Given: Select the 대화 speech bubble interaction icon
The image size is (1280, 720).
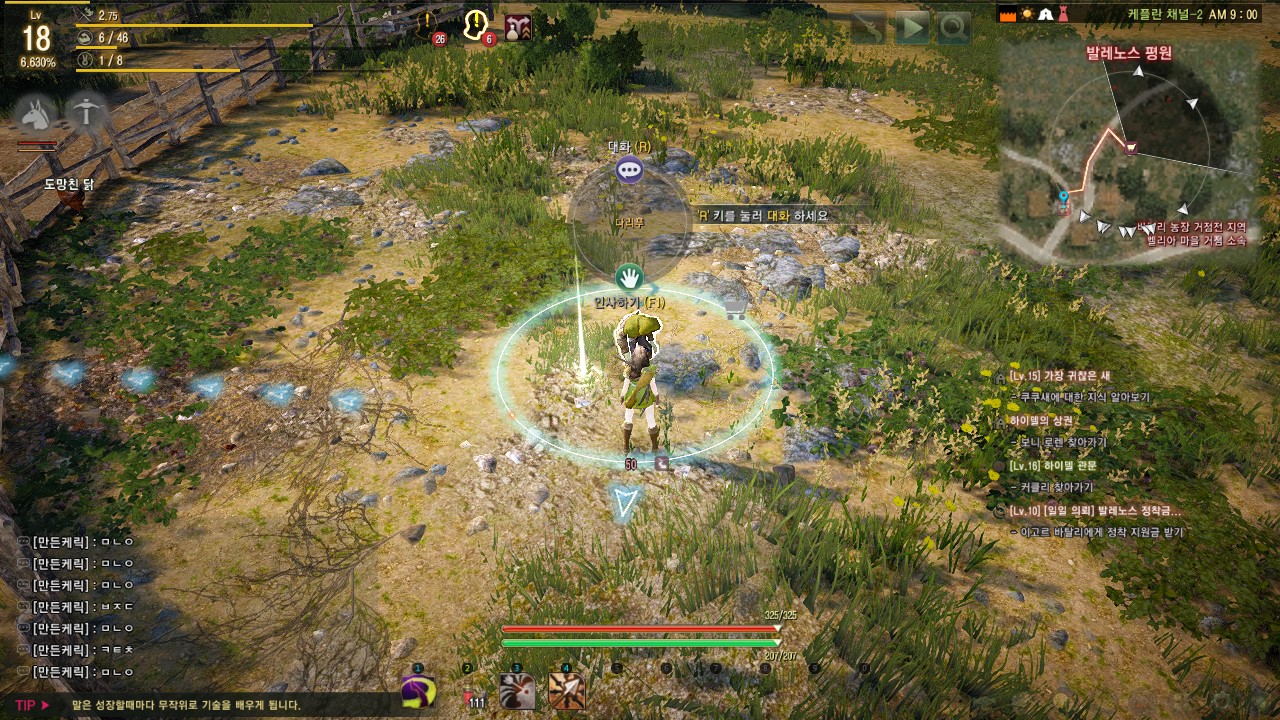Looking at the screenshot, I should coord(629,170).
